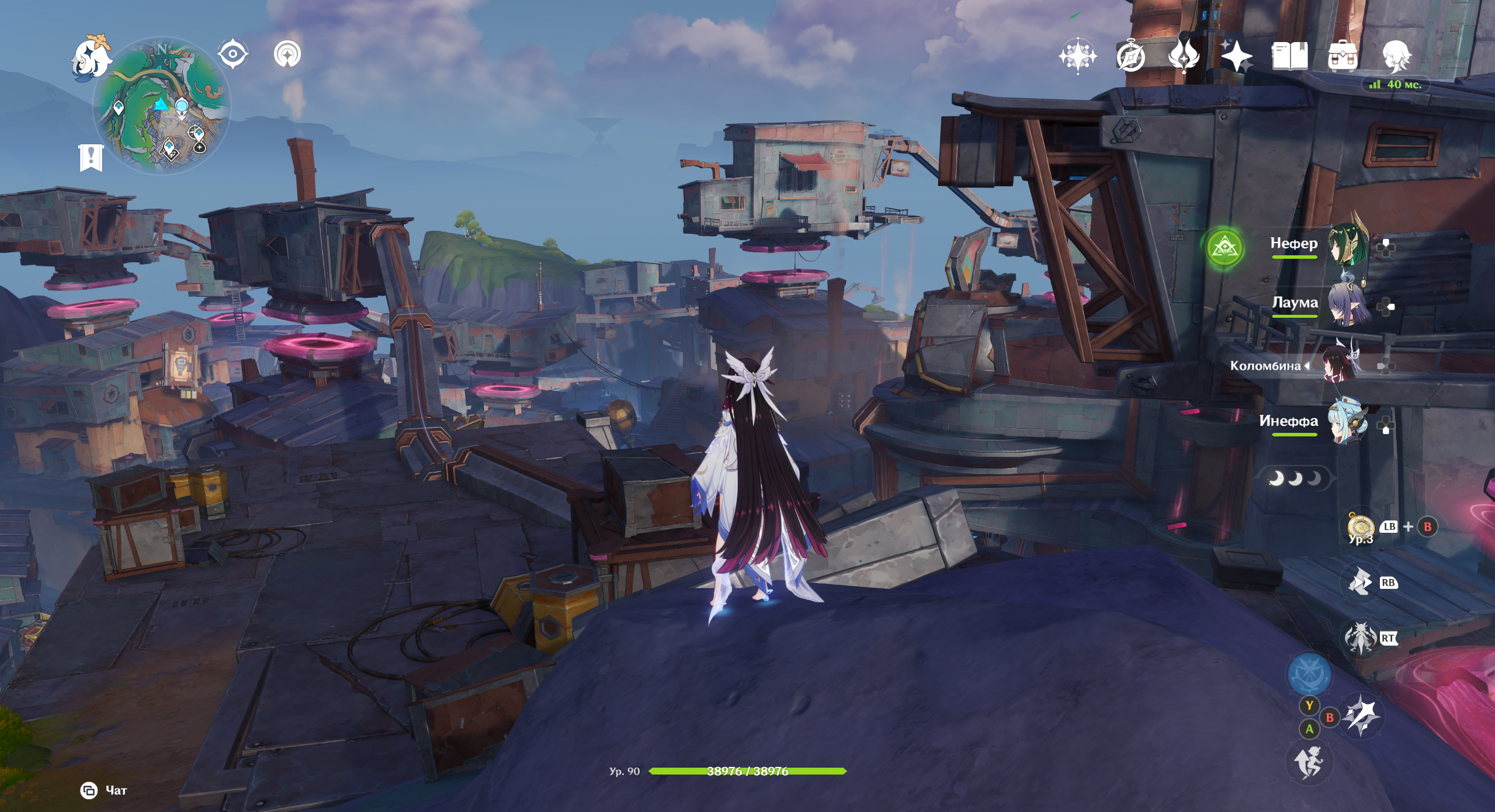Open the winged flame emblem icon
Screen dimensions: 1495x812
1183,56
